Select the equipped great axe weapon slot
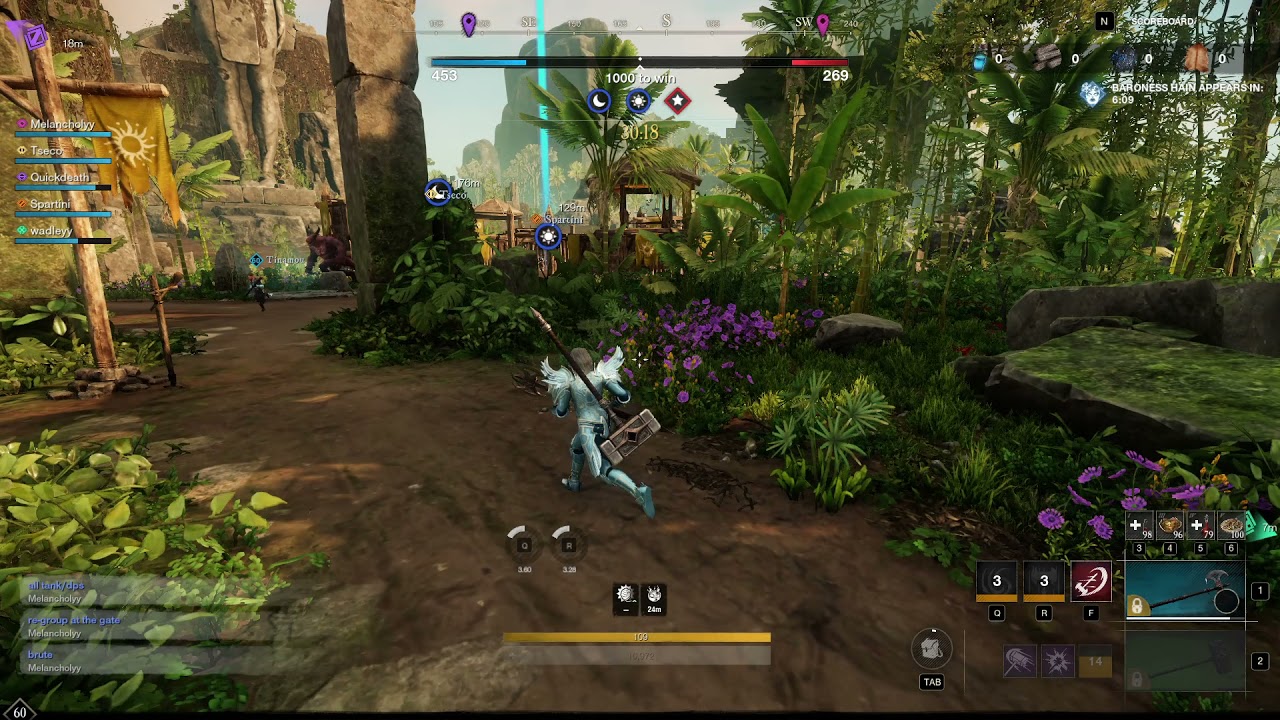 1185,591
